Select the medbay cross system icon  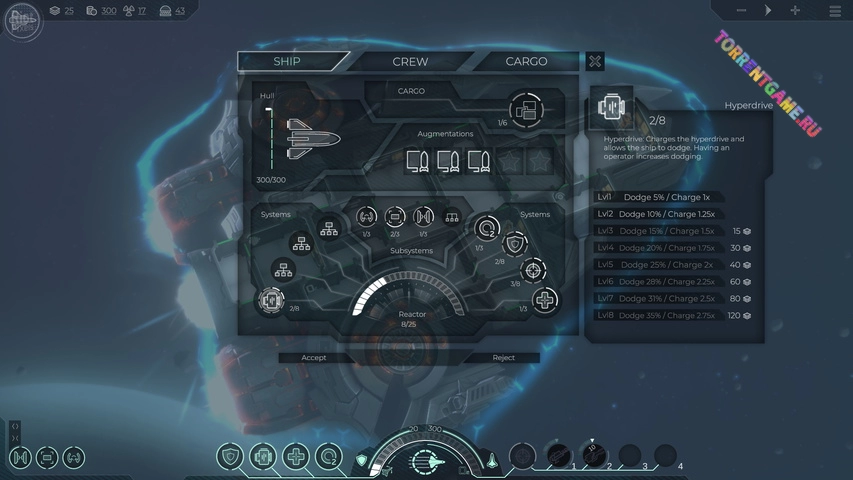(x=544, y=300)
